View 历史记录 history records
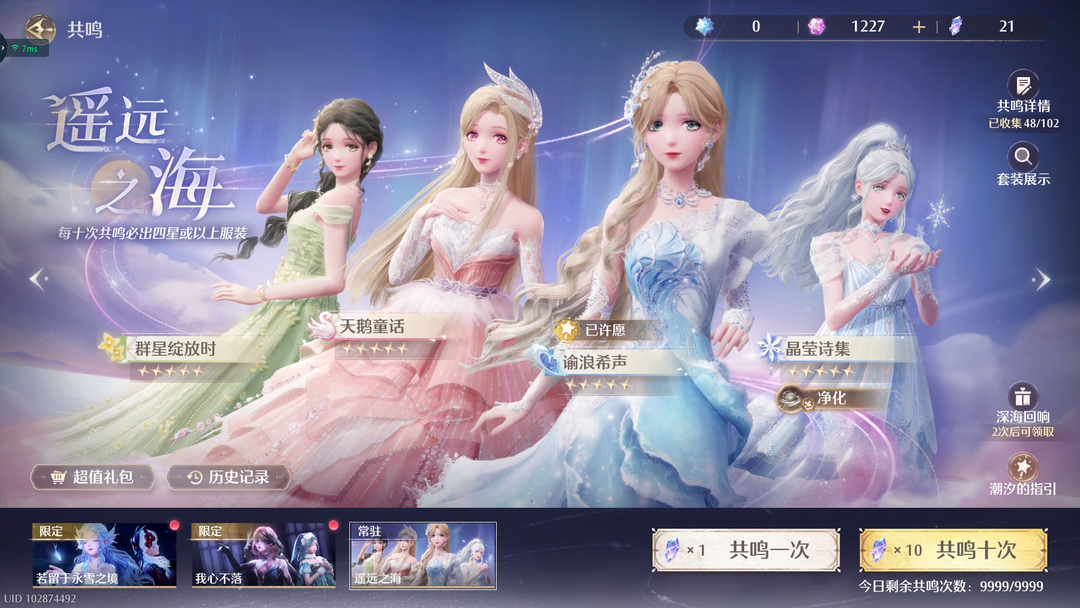The width and height of the screenshot is (1080, 608). pyautogui.click(x=229, y=477)
